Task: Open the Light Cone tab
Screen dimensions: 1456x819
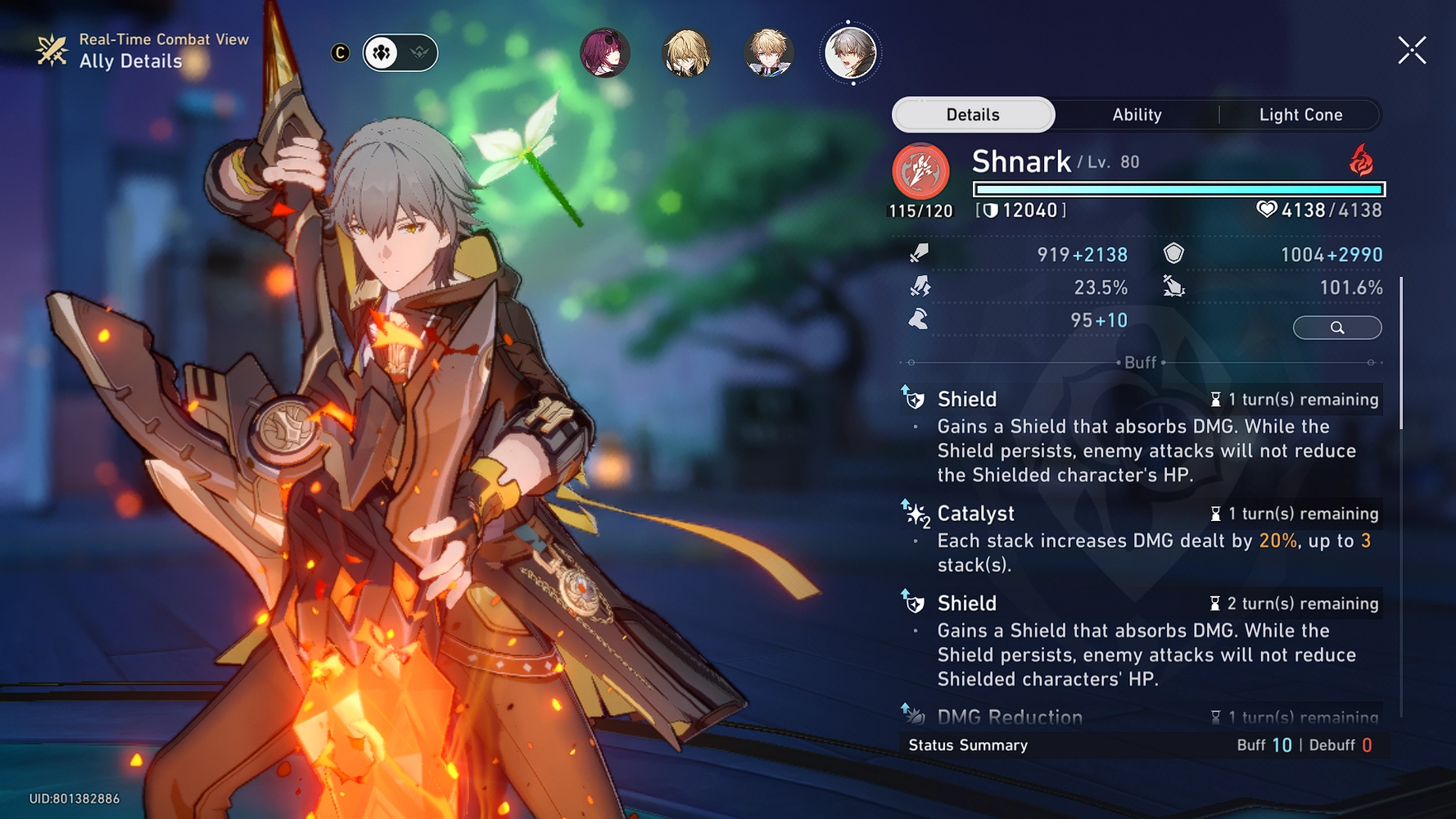Action: (x=1300, y=115)
